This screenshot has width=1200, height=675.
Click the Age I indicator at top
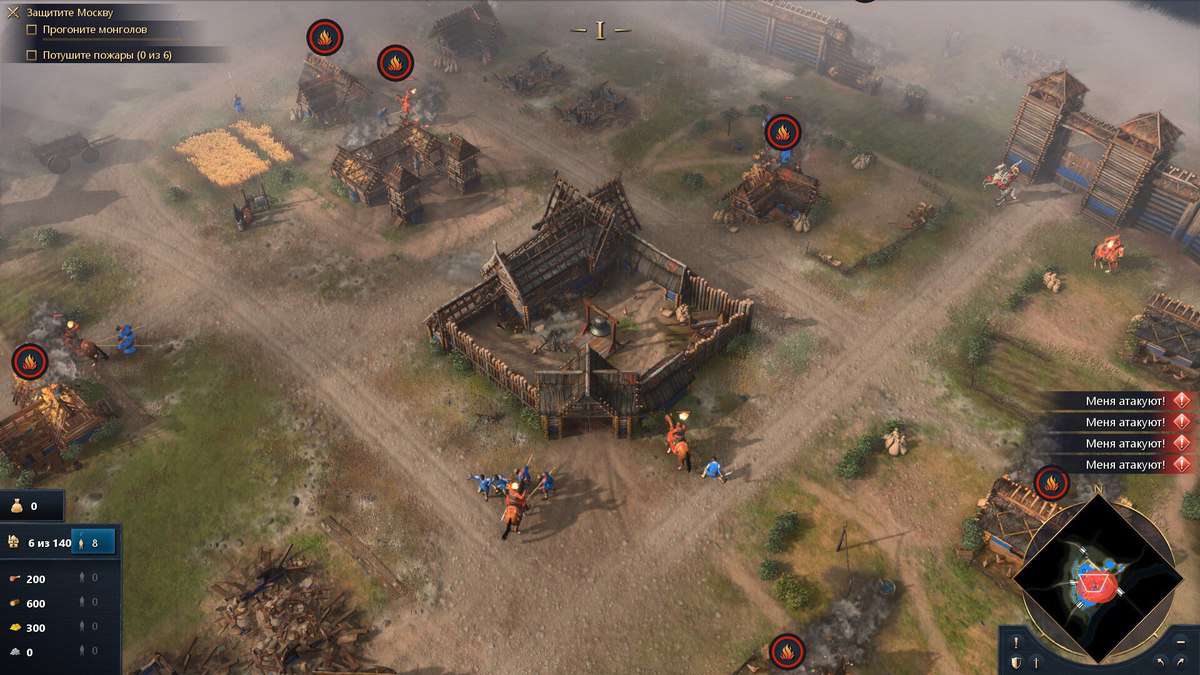pyautogui.click(x=600, y=31)
